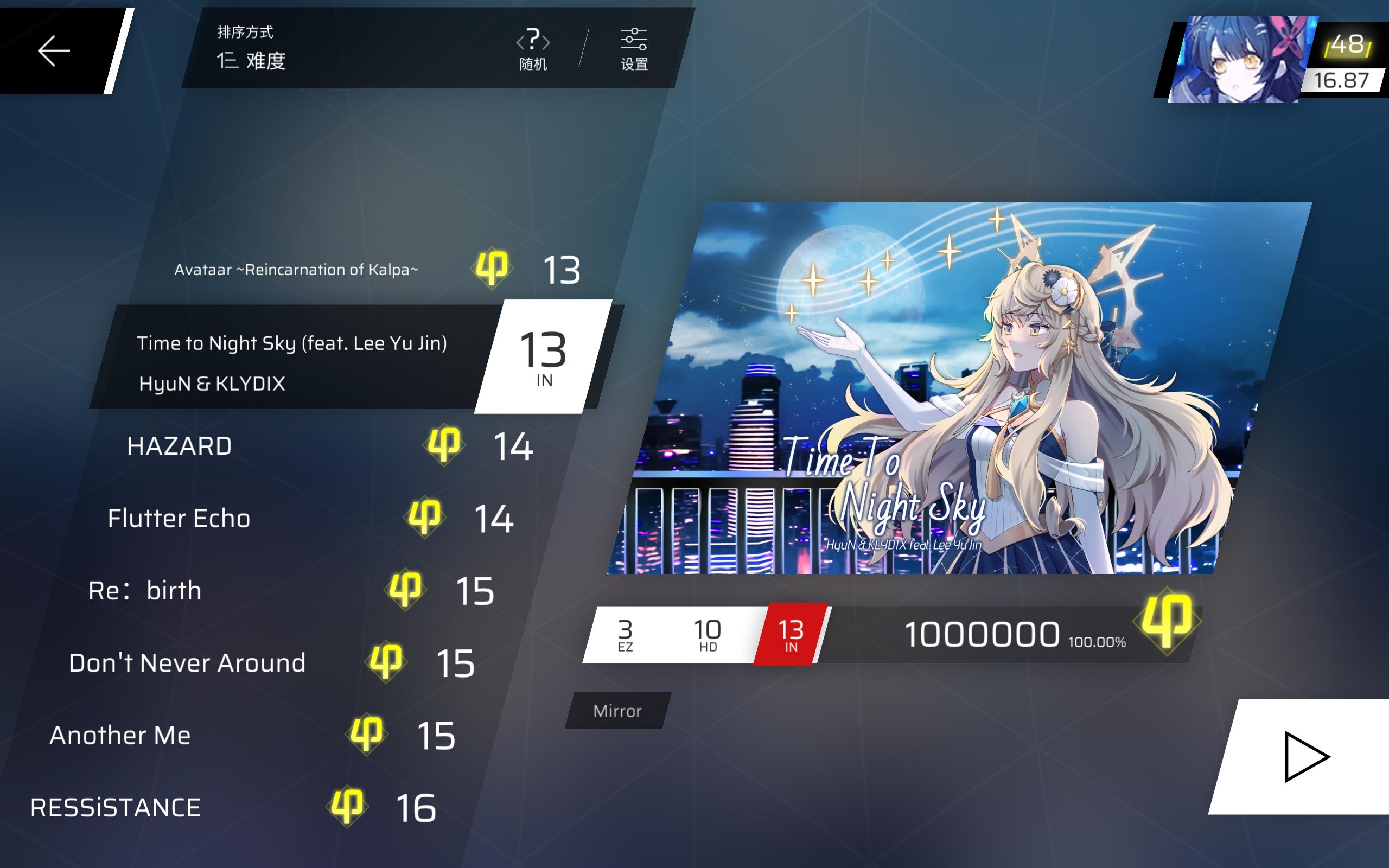Viewport: 1389px width, 868px height.
Task: Enable the Mirror modifier
Action: (616, 711)
